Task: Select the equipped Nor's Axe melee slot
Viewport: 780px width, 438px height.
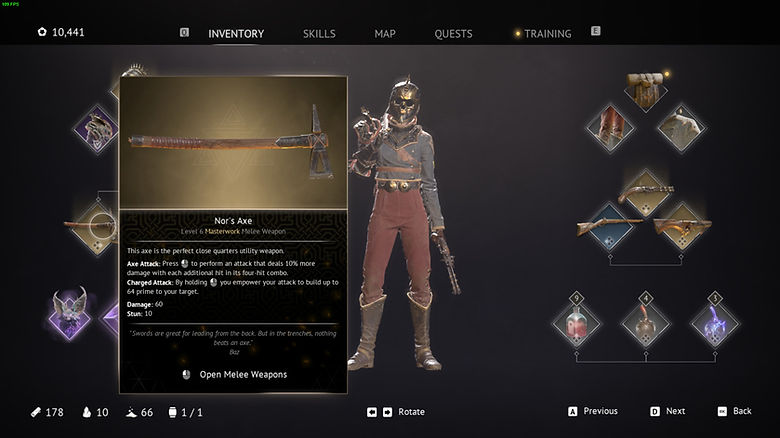Action: pyautogui.click(x=95, y=226)
